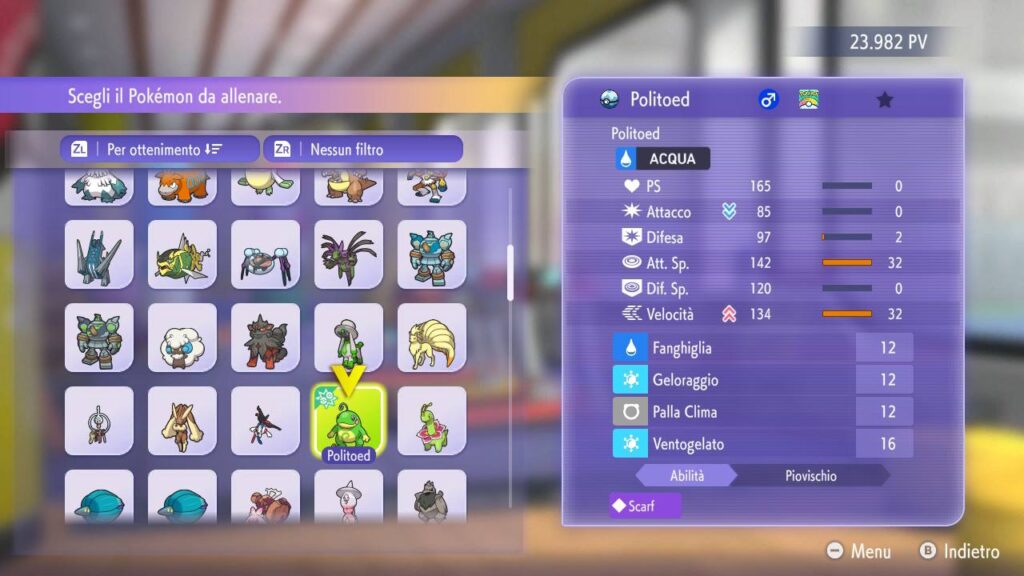Pick Araquanid from the list

(x=265, y=254)
